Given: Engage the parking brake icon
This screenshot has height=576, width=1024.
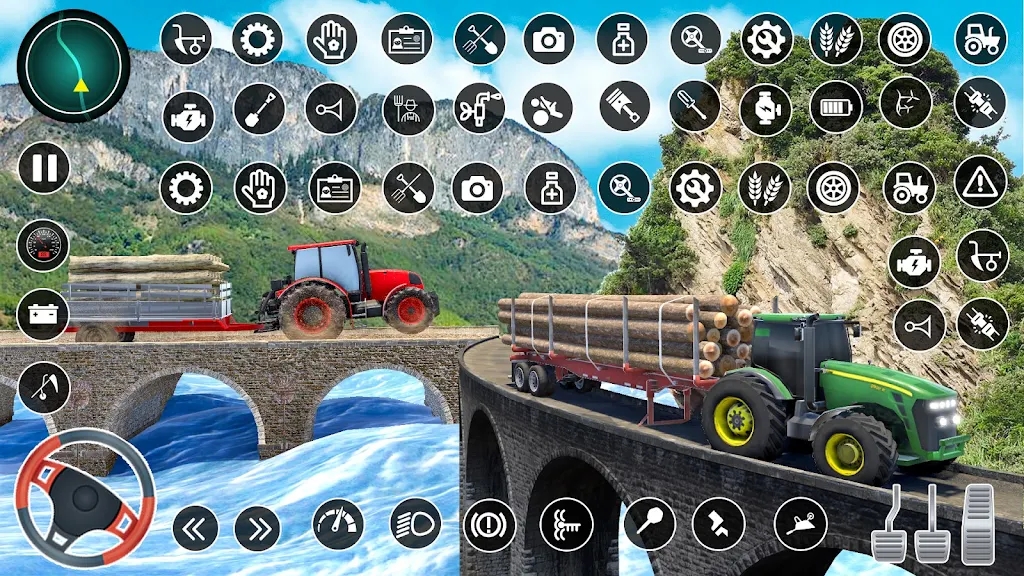Looking at the screenshot, I should [x=489, y=525].
